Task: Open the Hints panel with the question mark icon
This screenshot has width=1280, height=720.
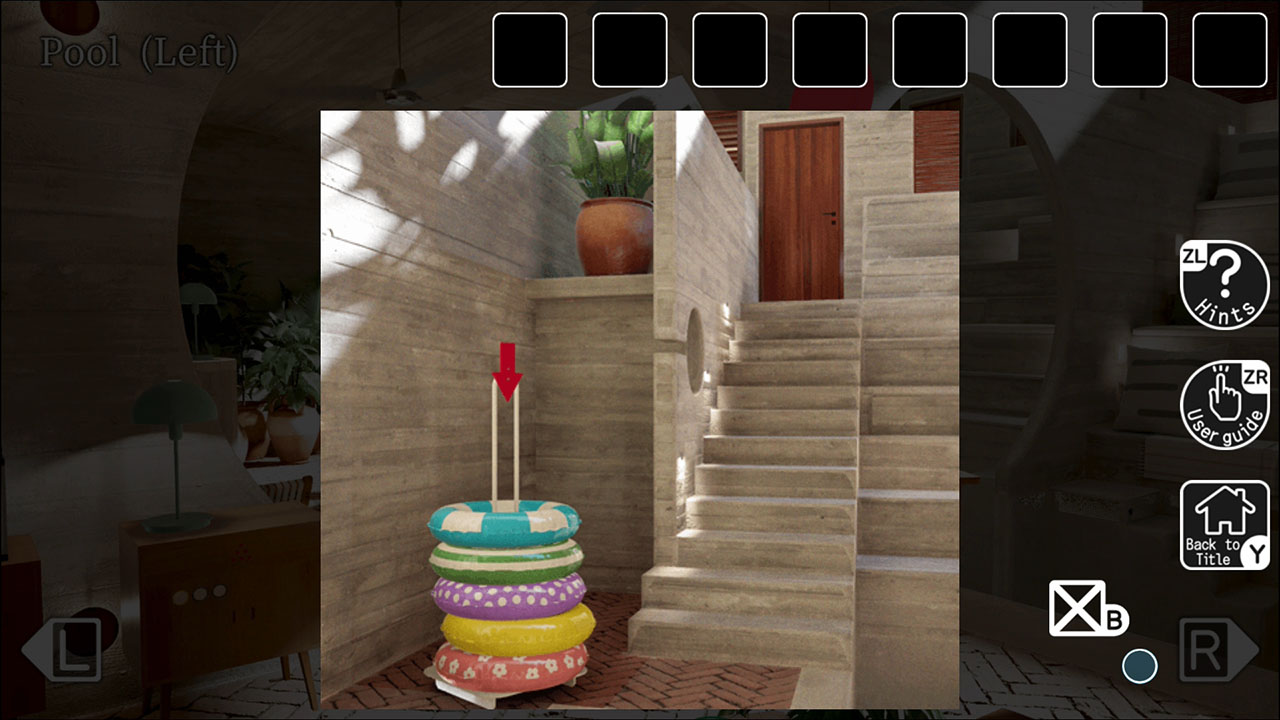Action: pyautogui.click(x=1225, y=286)
